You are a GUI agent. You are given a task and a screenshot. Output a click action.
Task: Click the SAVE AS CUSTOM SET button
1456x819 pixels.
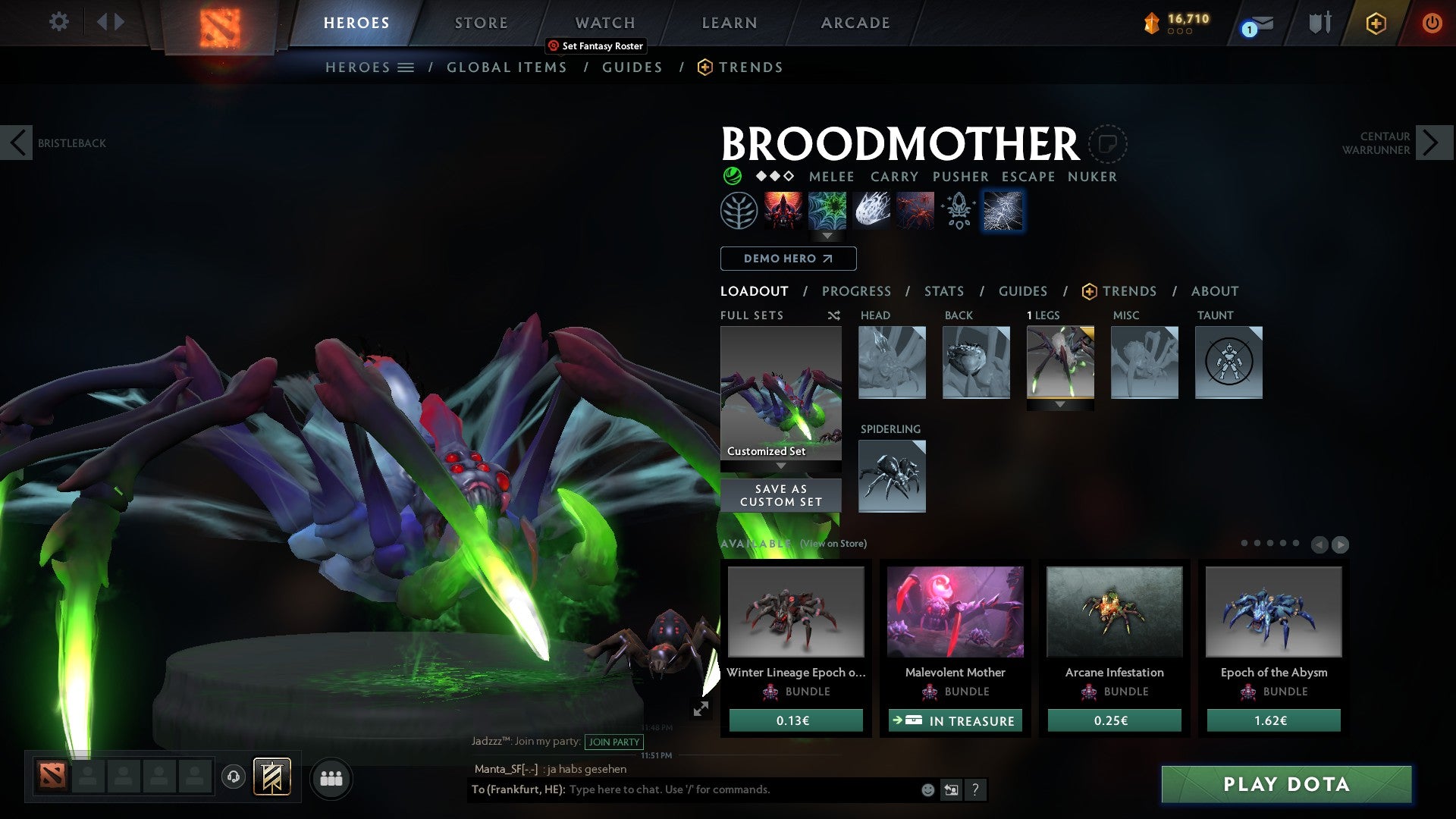coord(780,494)
